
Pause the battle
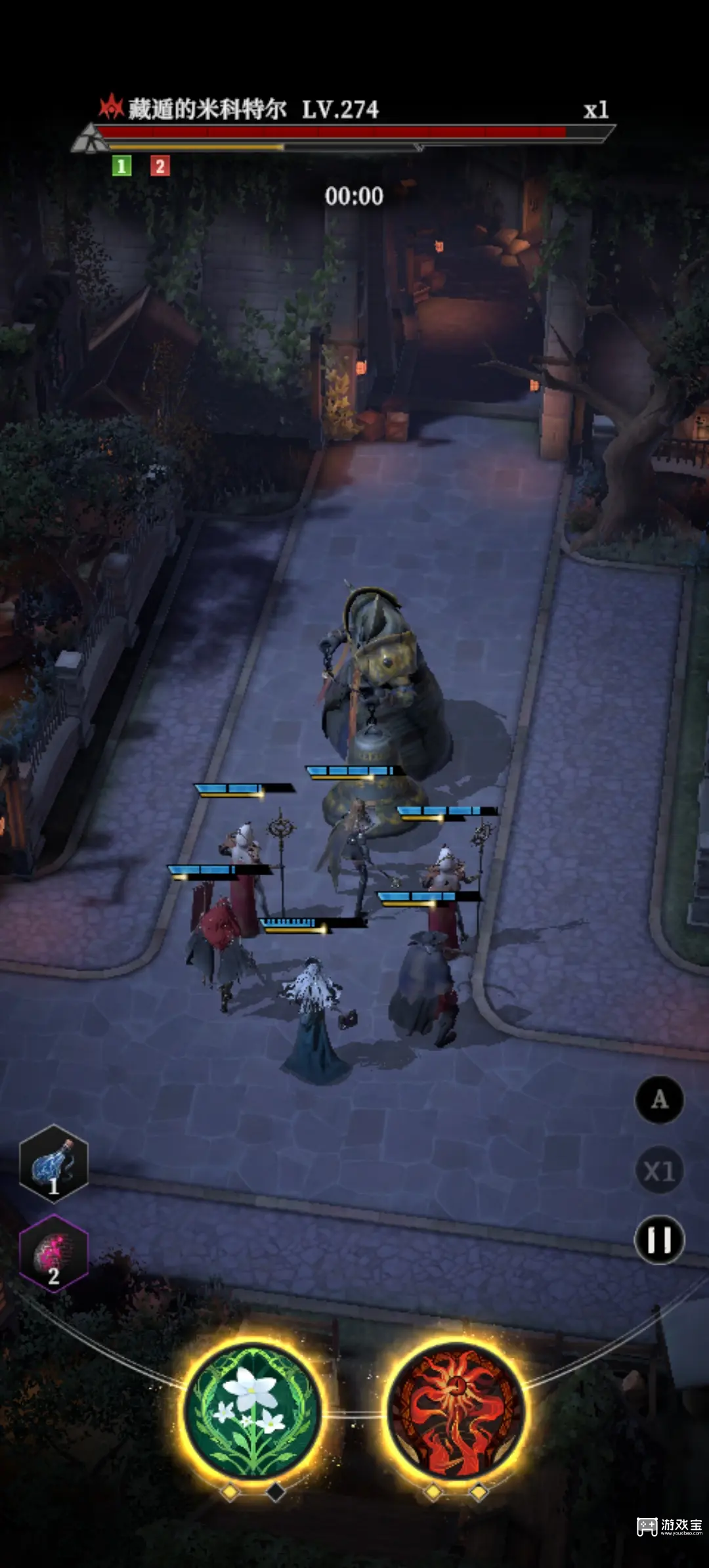click(x=659, y=1240)
